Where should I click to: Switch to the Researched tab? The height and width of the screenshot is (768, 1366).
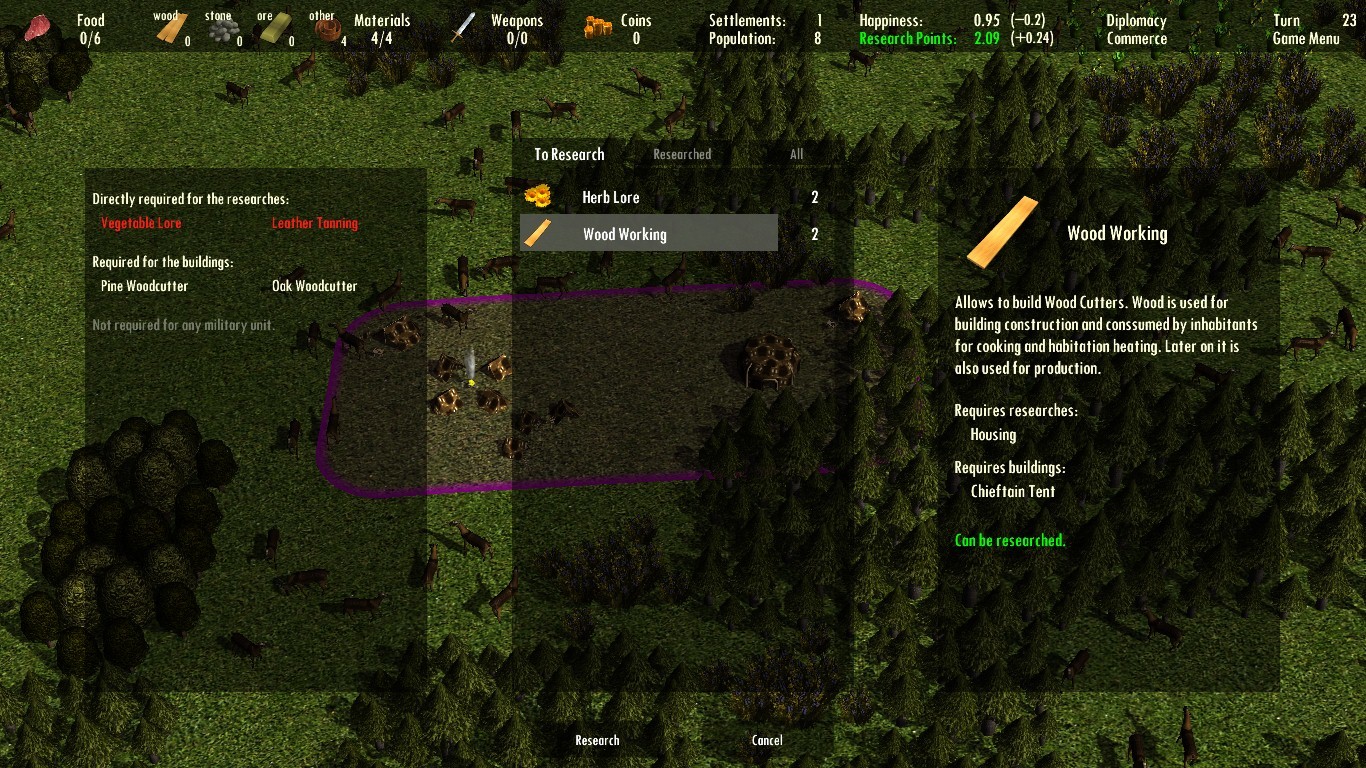pyautogui.click(x=682, y=154)
